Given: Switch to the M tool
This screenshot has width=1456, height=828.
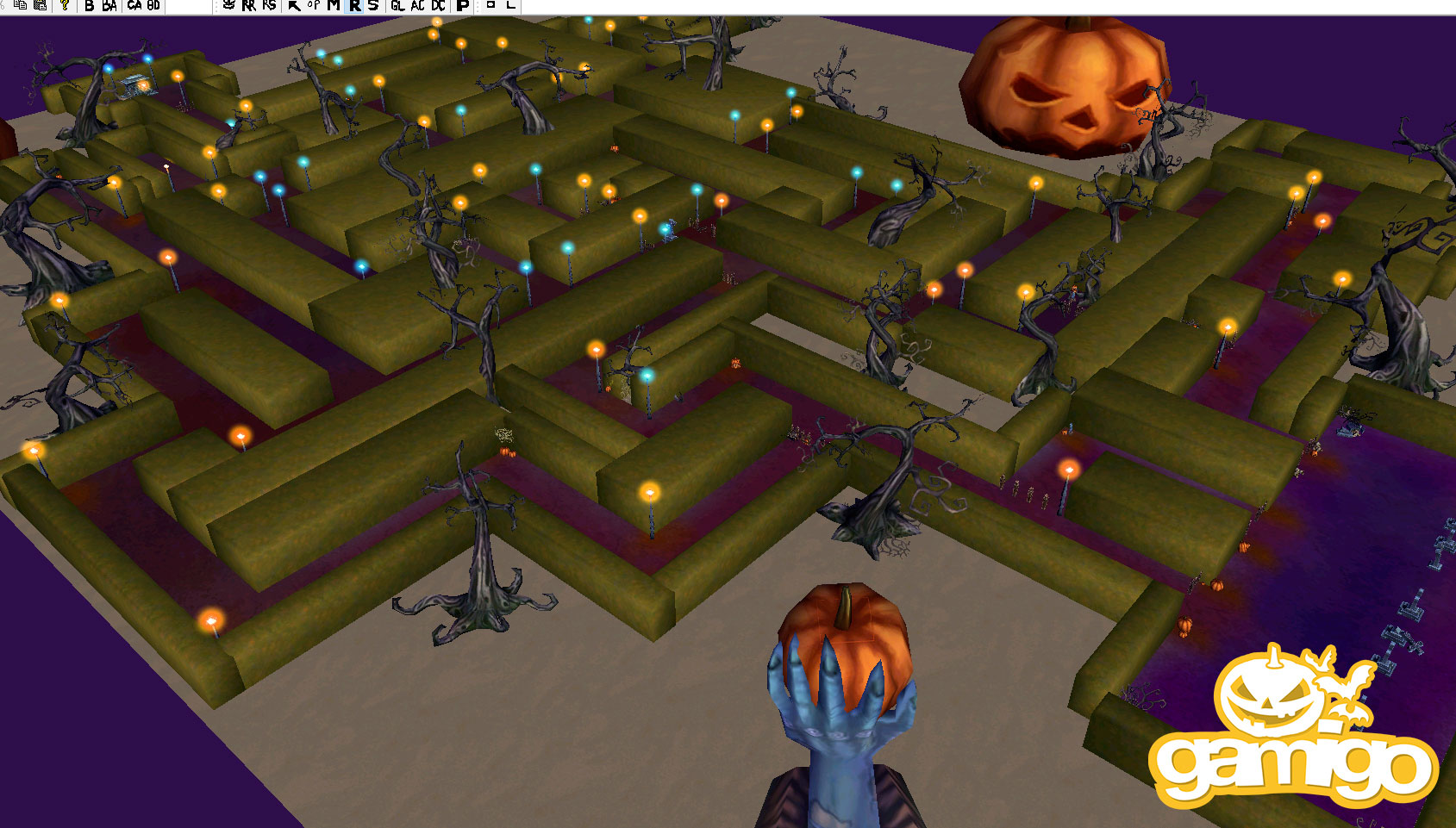Looking at the screenshot, I should (334, 5).
